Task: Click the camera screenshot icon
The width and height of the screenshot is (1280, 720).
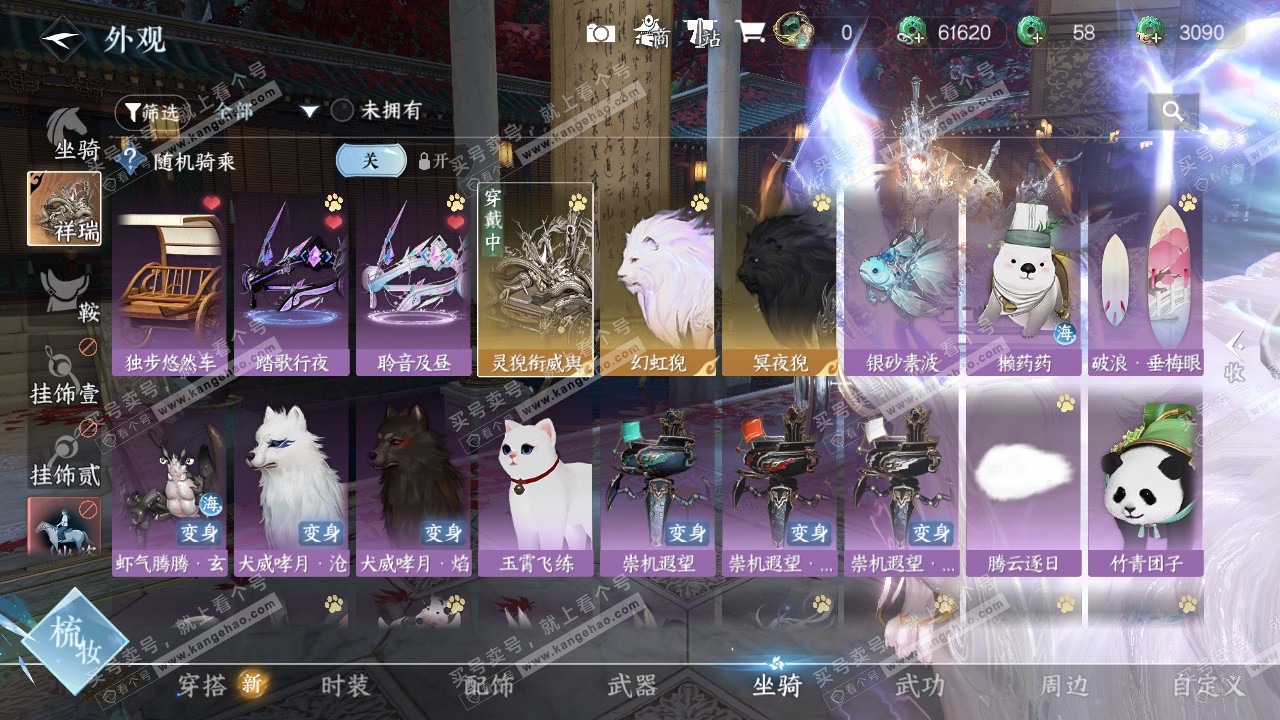Action: coord(600,33)
